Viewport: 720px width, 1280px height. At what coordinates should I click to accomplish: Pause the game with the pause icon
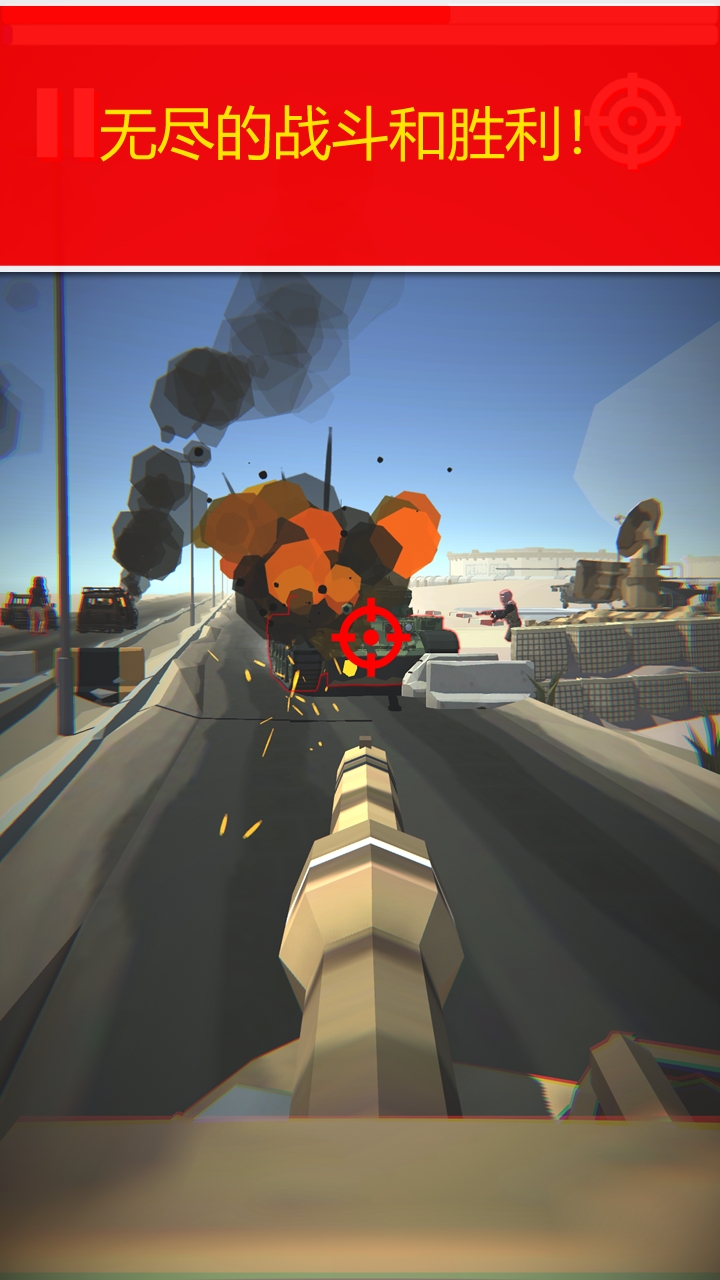tap(65, 122)
